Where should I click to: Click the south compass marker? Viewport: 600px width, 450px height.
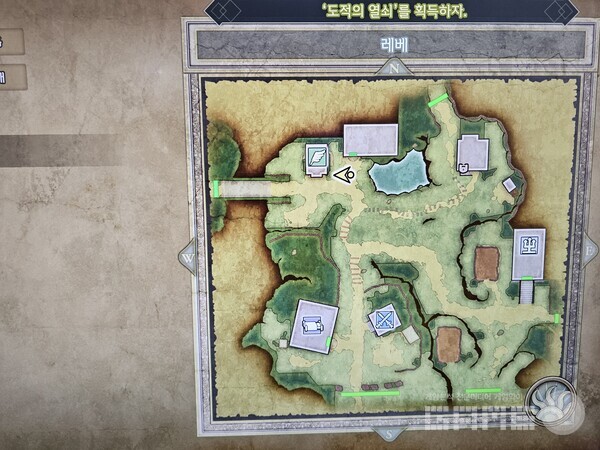pos(388,433)
